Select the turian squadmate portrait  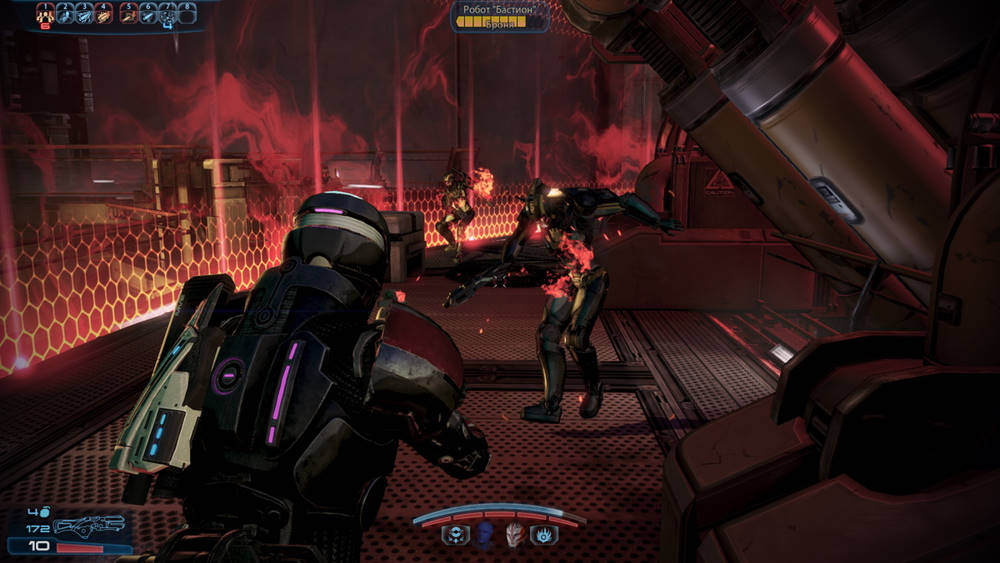point(515,535)
